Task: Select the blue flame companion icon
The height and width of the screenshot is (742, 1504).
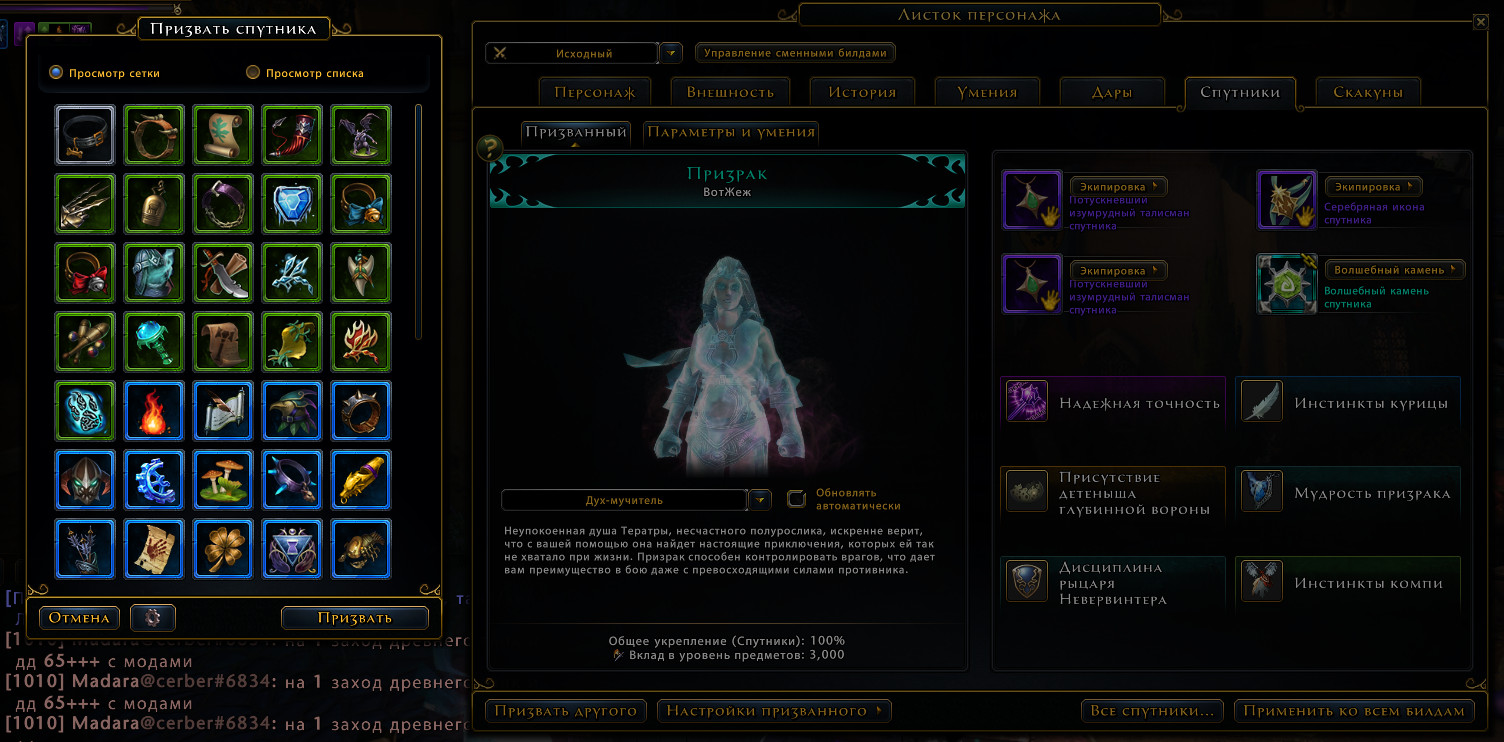Action: click(154, 411)
